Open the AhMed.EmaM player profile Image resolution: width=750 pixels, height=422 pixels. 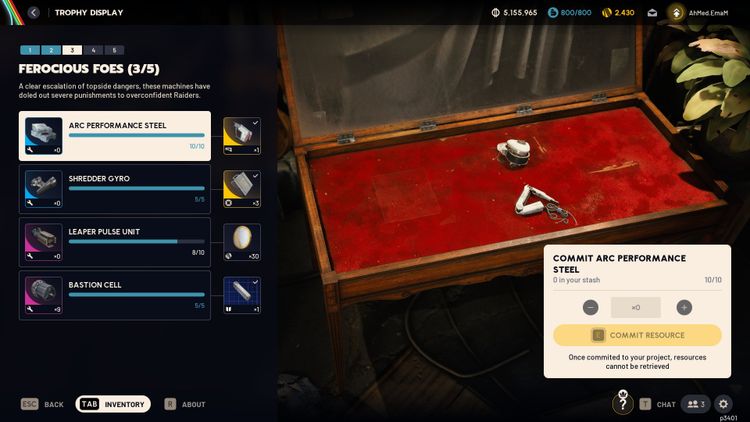pos(706,13)
